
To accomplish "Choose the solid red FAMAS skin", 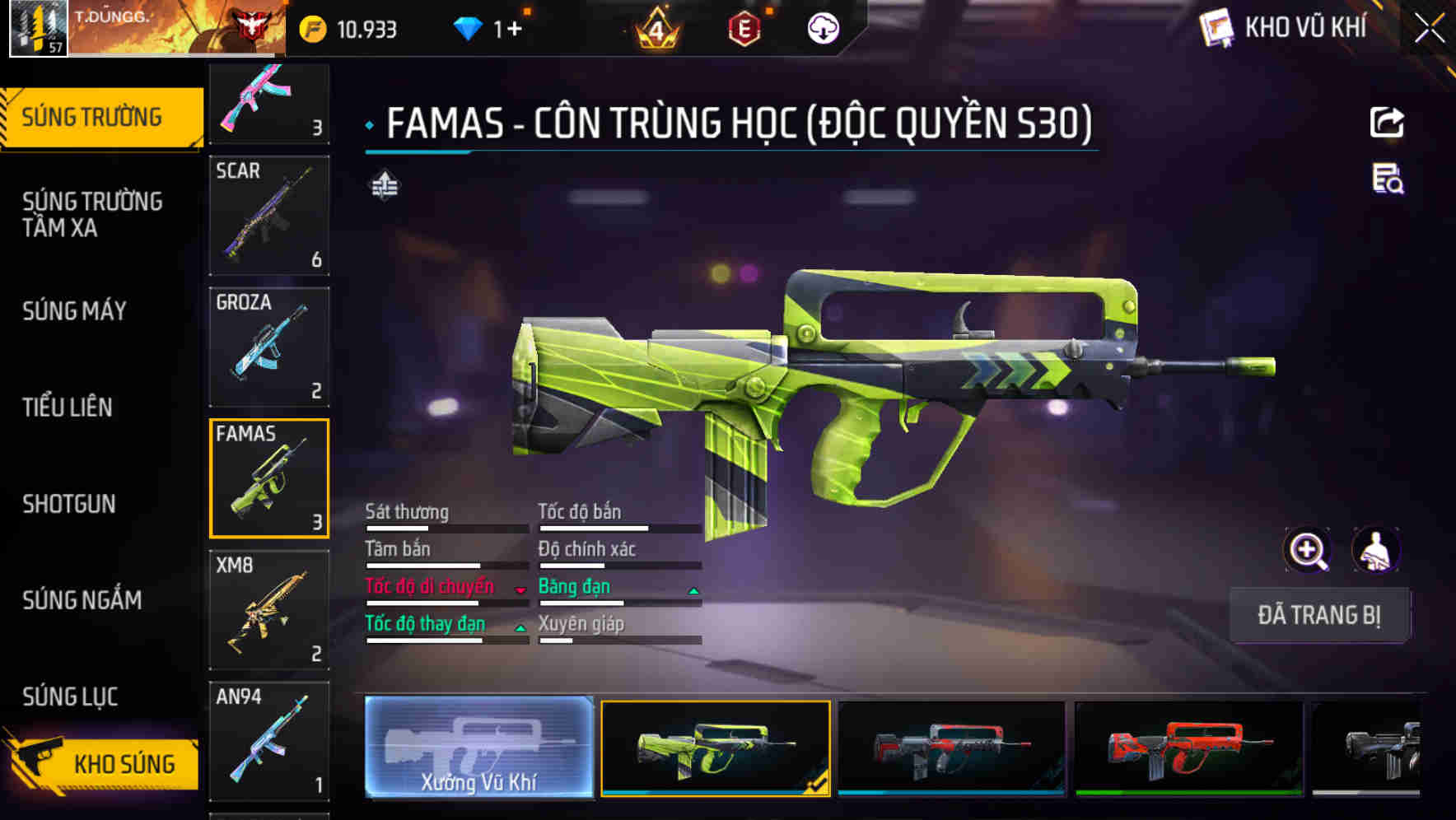I will click(x=1188, y=748).
